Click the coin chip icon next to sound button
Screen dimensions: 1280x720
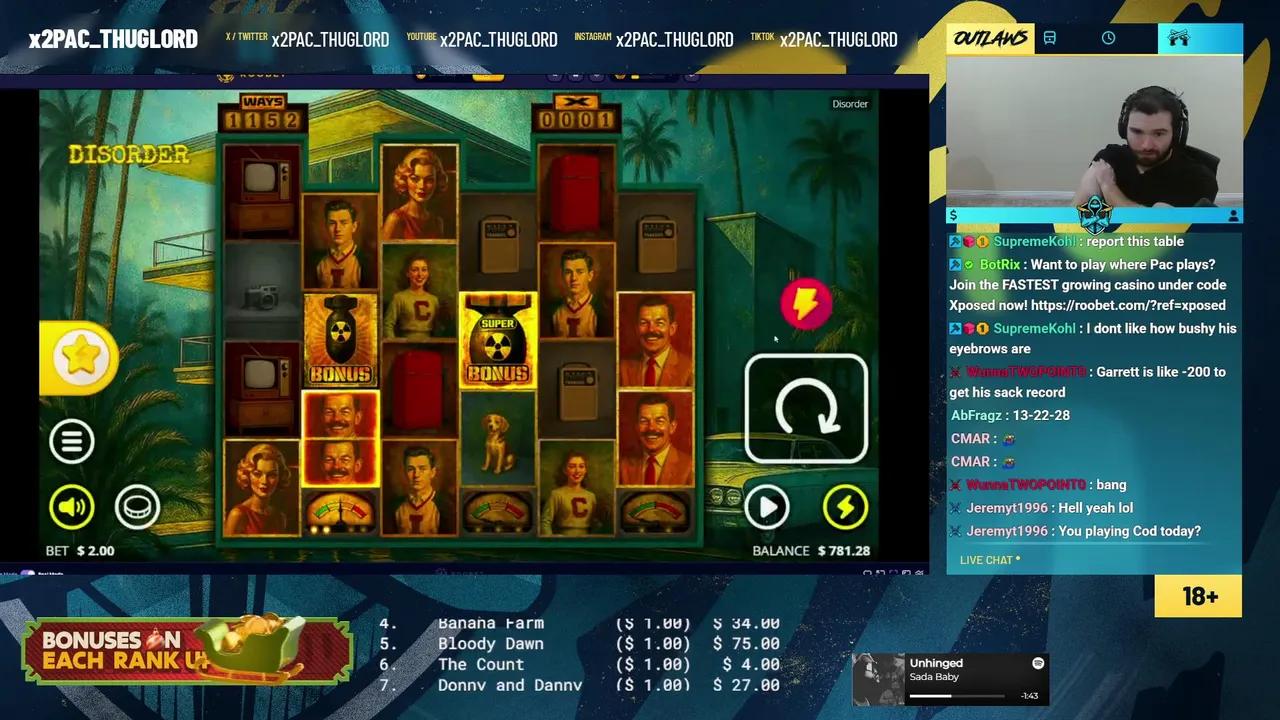coord(137,507)
